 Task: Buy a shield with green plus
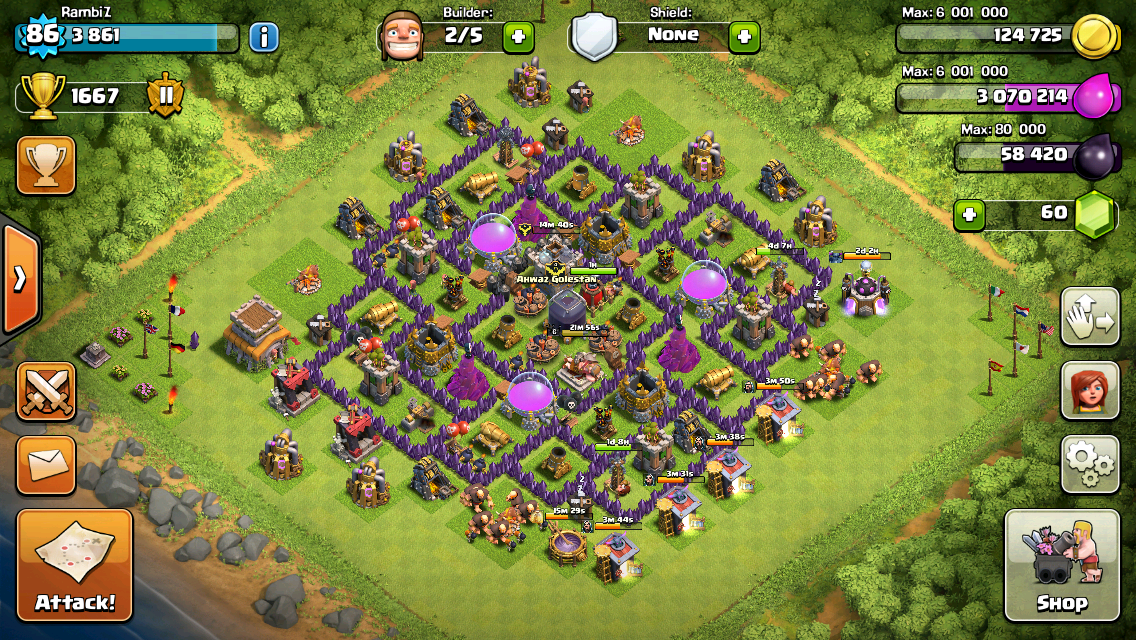pyautogui.click(x=744, y=38)
